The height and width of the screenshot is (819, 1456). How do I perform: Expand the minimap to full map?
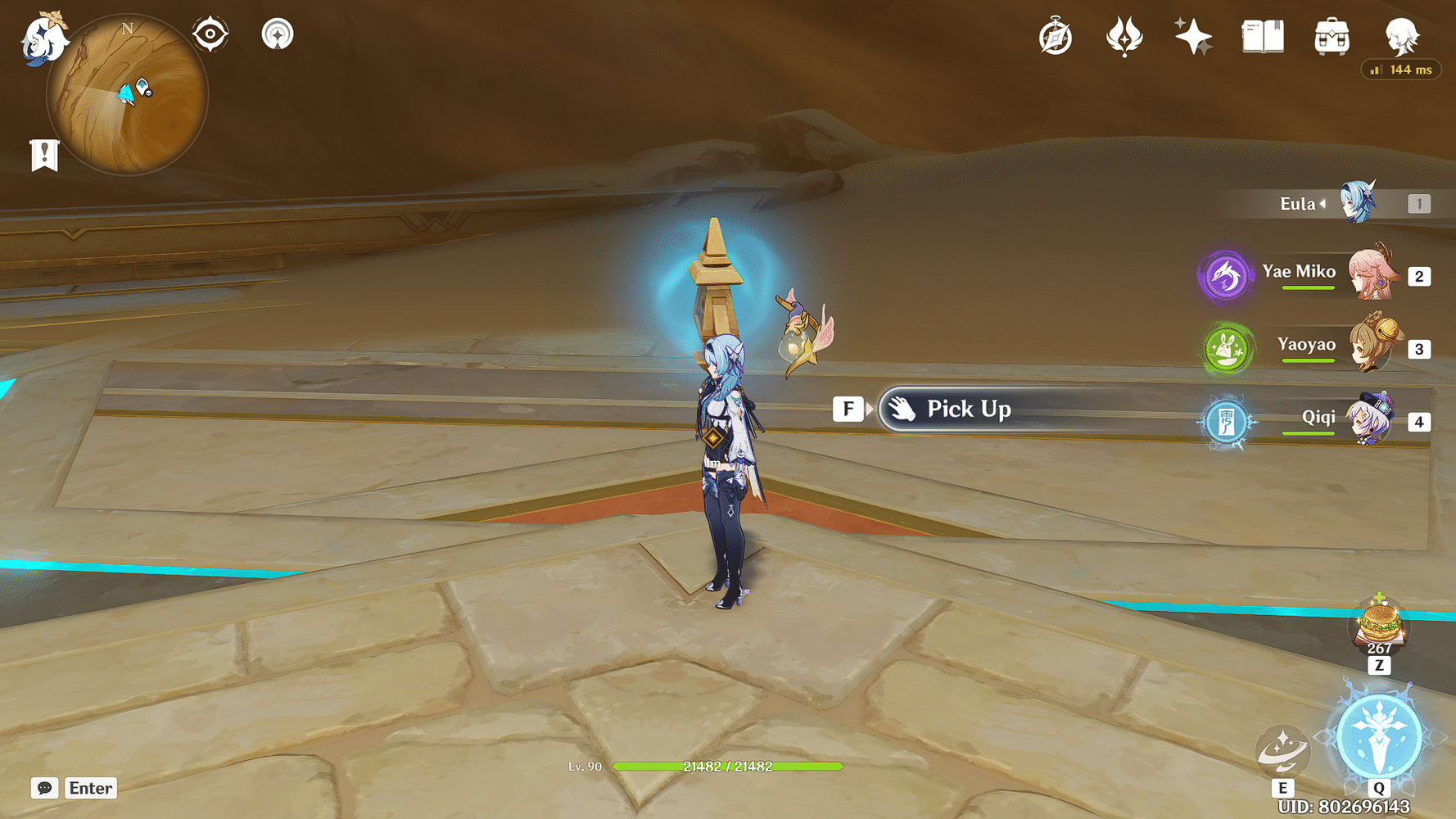coord(127,94)
